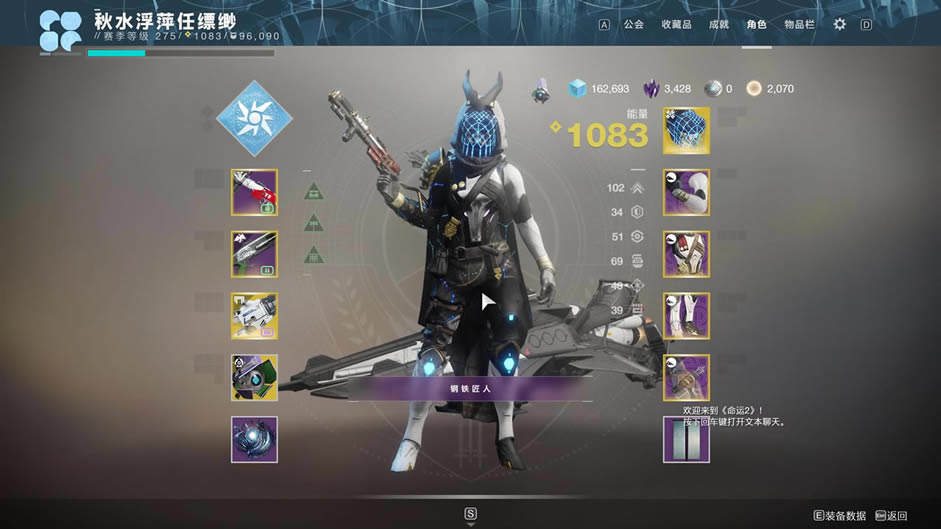Open the glowing orb artifact slot

254,439
